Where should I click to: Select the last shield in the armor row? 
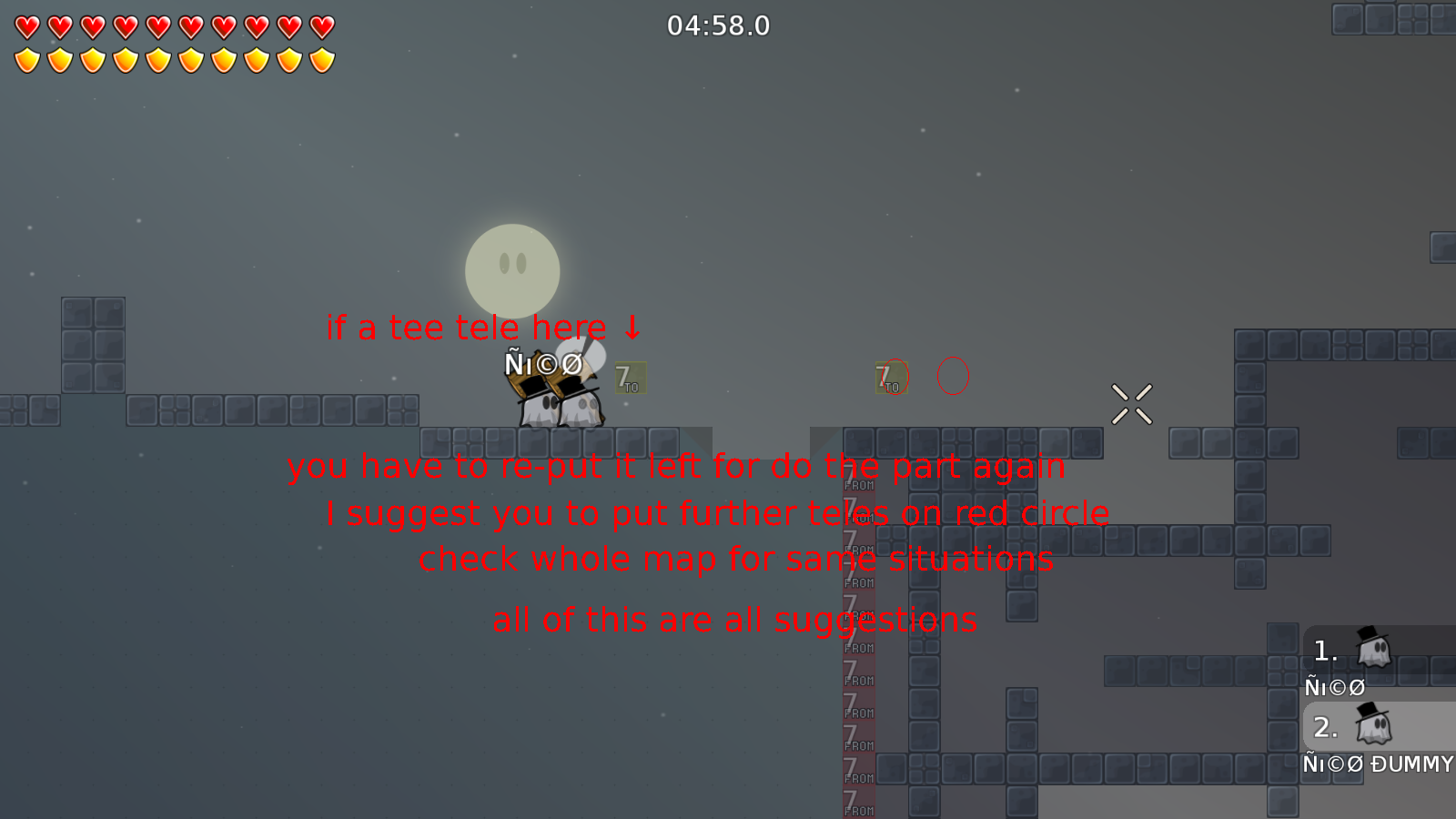tap(320, 59)
